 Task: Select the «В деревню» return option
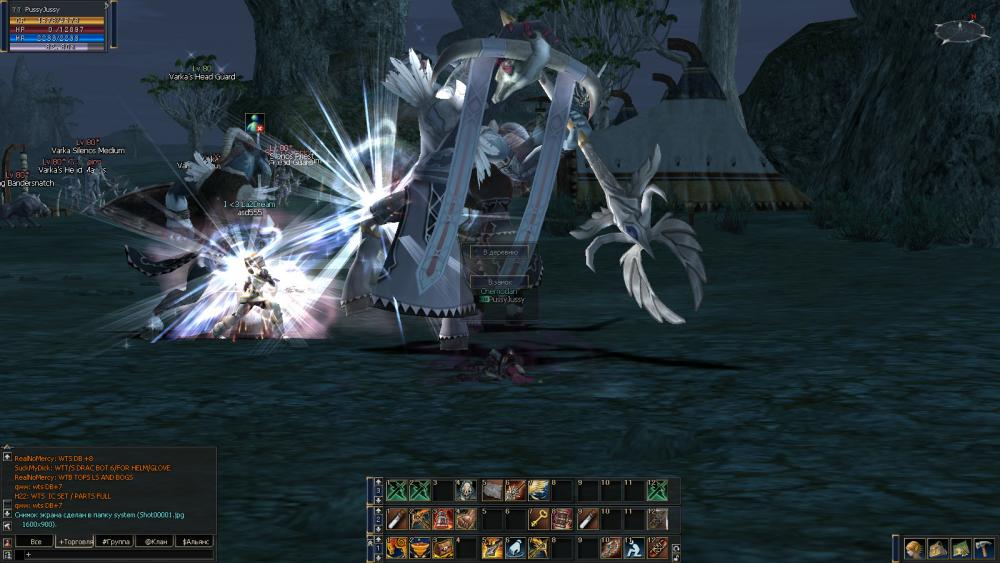click(x=500, y=254)
